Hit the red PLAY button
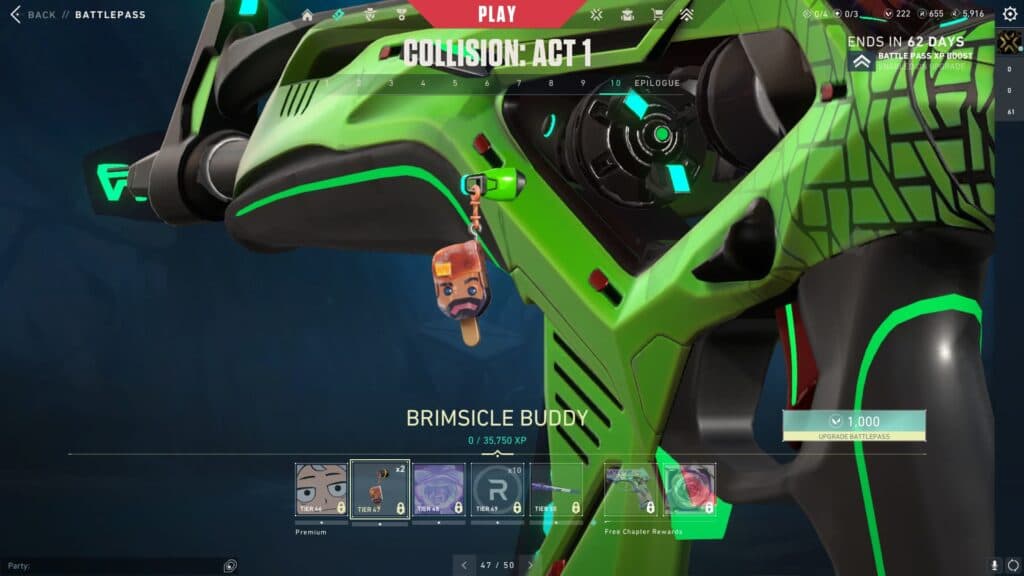 [x=497, y=15]
